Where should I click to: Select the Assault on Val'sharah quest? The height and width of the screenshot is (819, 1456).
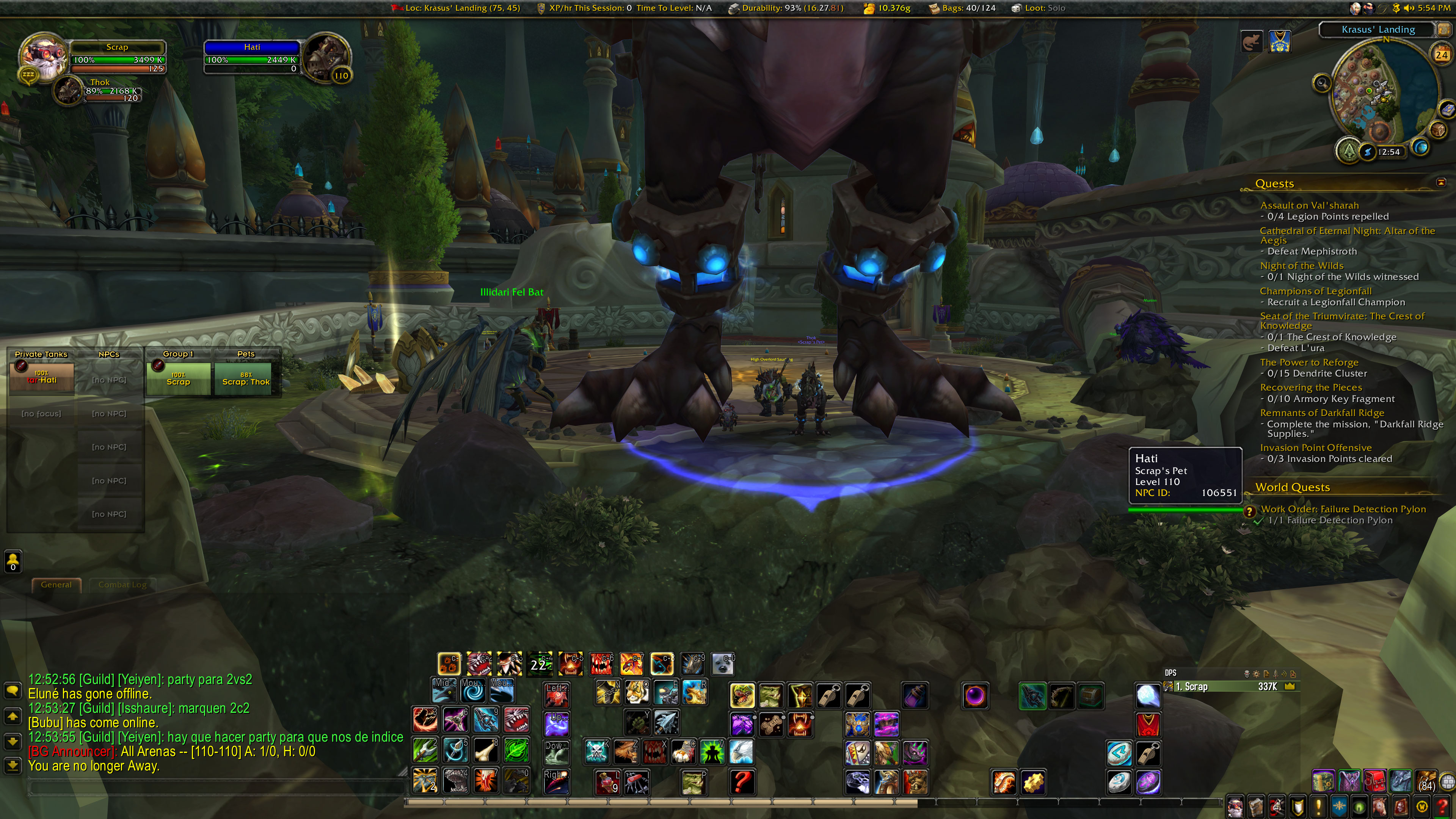pyautogui.click(x=1309, y=205)
